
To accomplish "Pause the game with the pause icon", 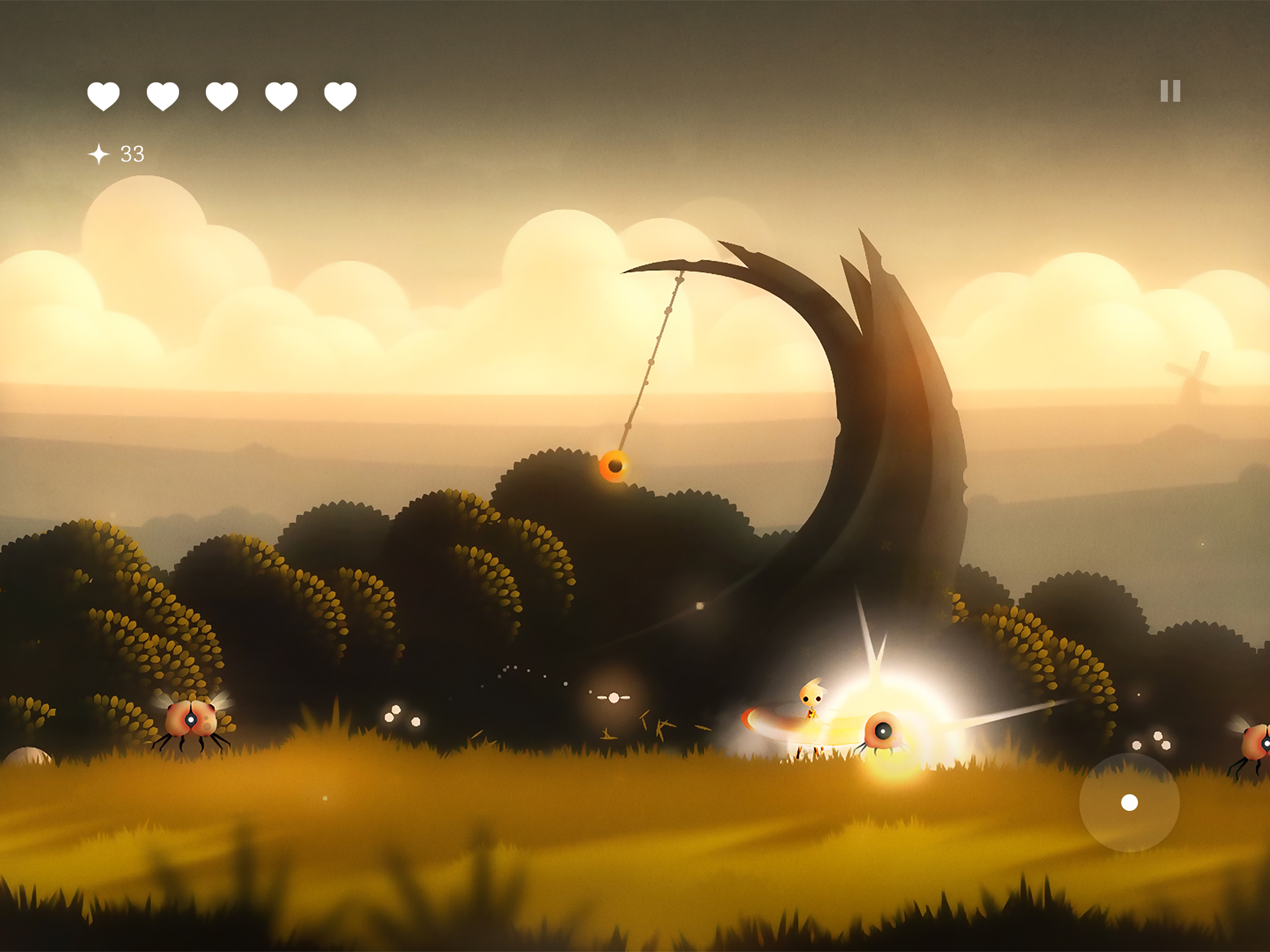I will click(1170, 91).
